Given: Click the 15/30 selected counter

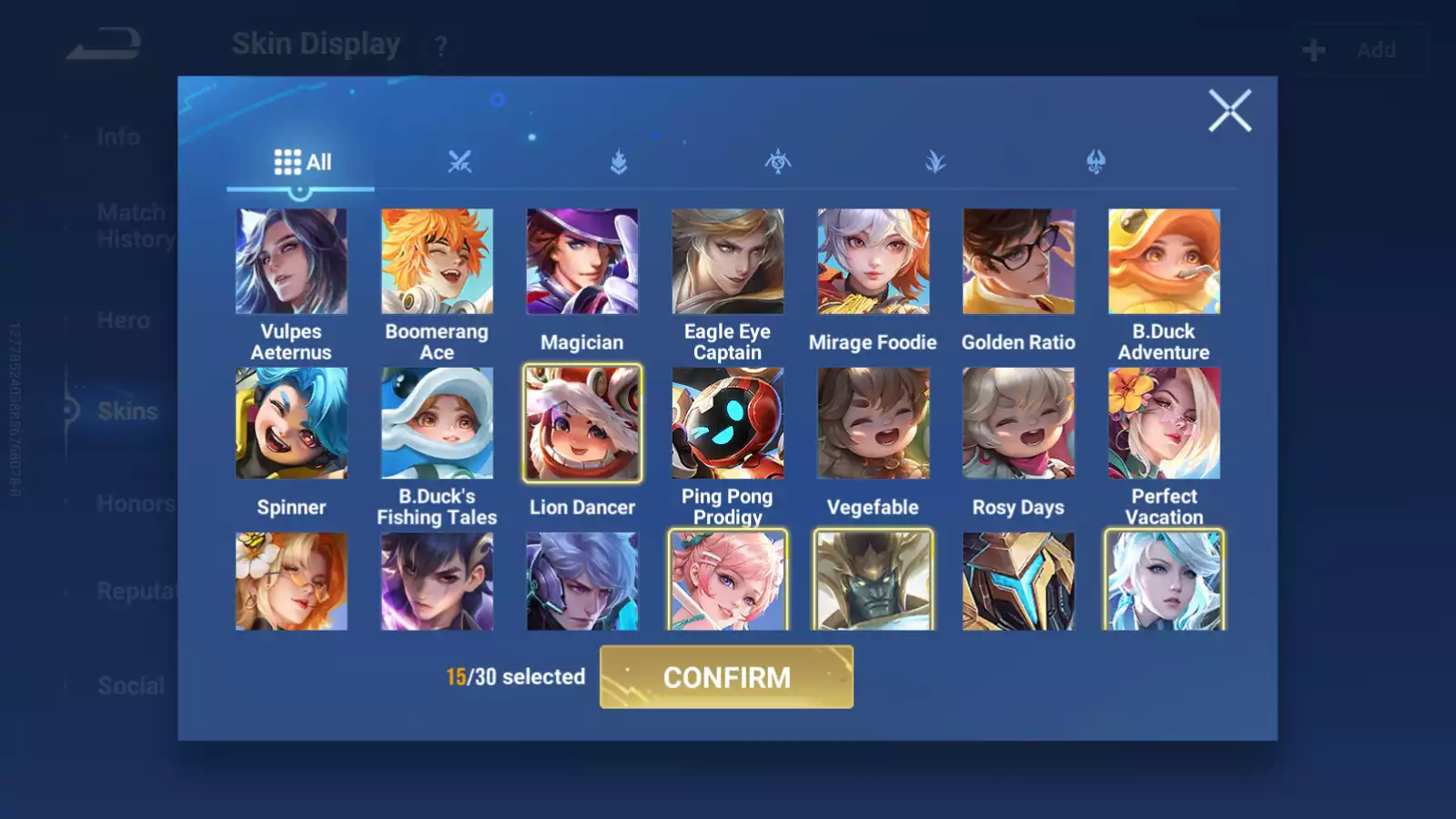Looking at the screenshot, I should coord(515,677).
